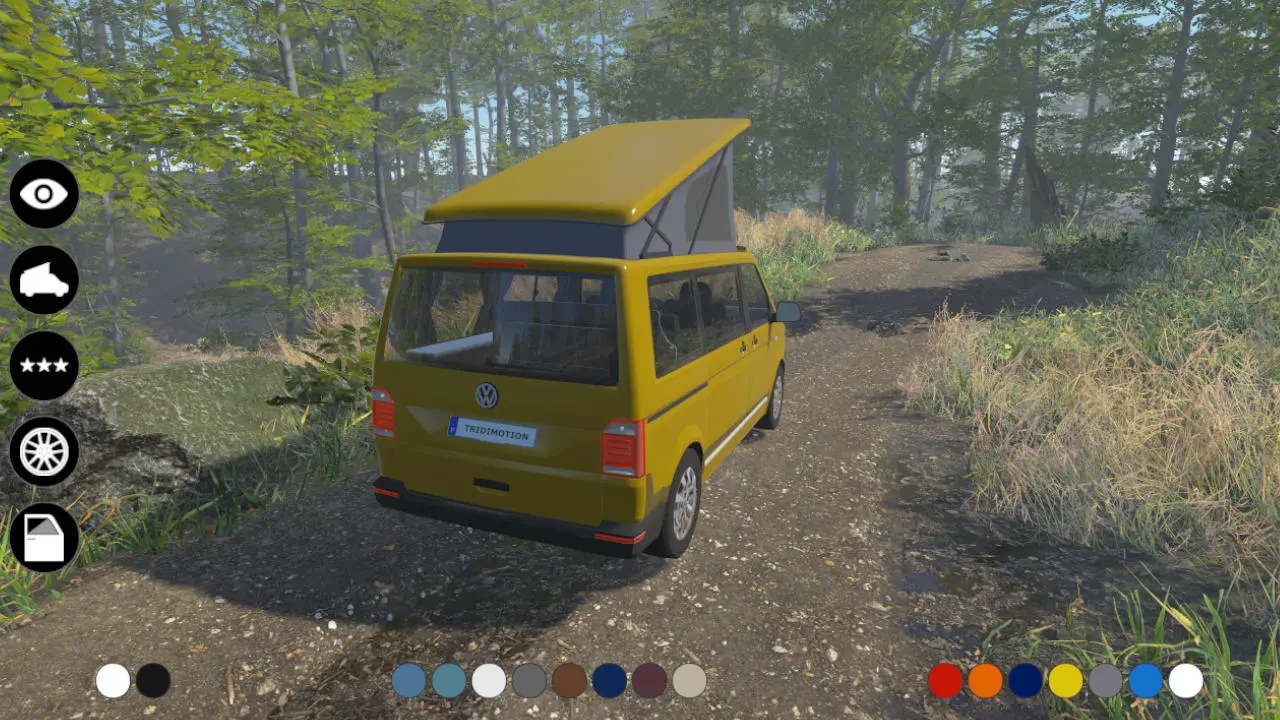Choose the maroon color swatch

tap(649, 681)
